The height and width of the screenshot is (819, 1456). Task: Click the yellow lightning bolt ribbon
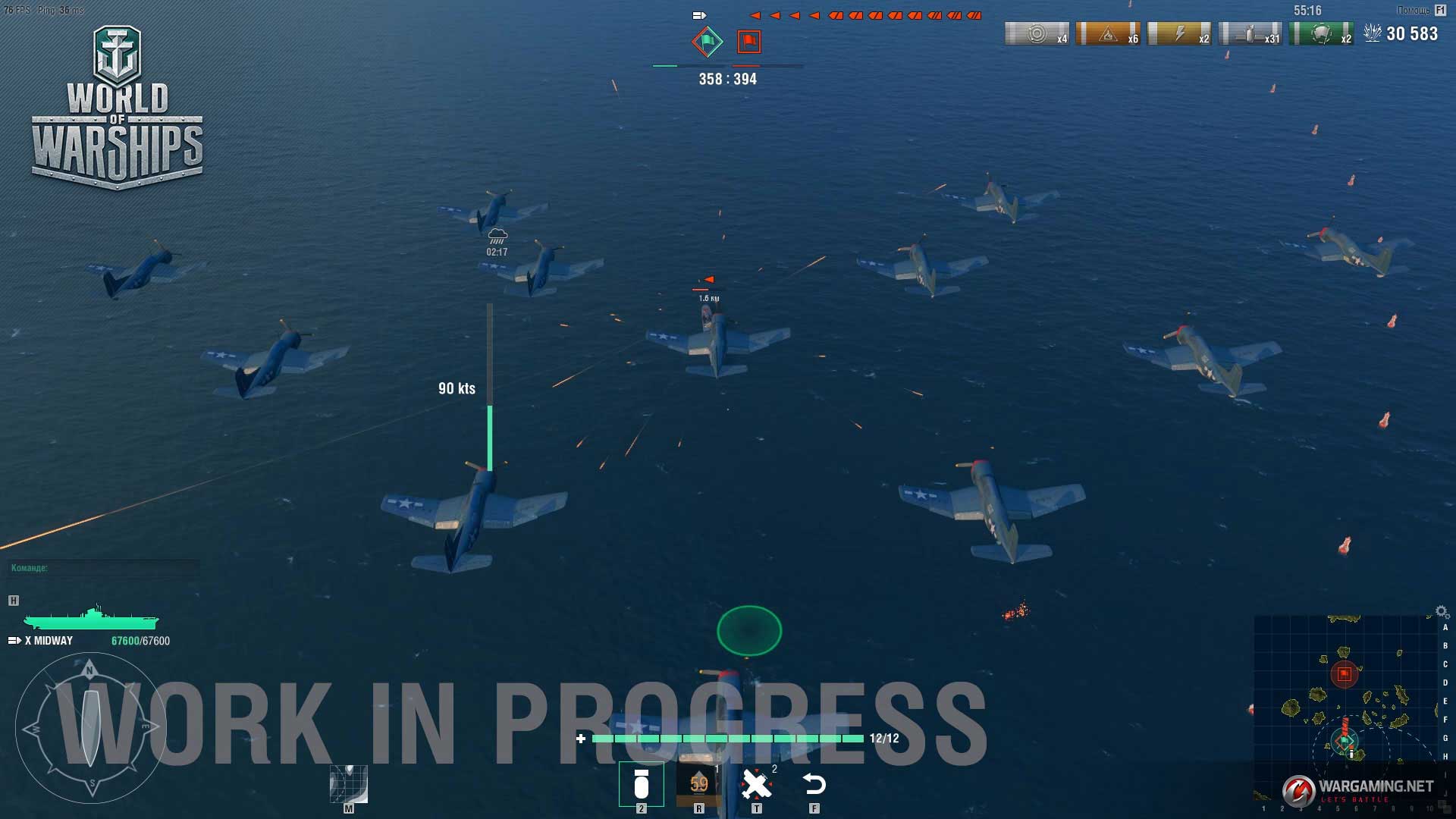(1179, 34)
